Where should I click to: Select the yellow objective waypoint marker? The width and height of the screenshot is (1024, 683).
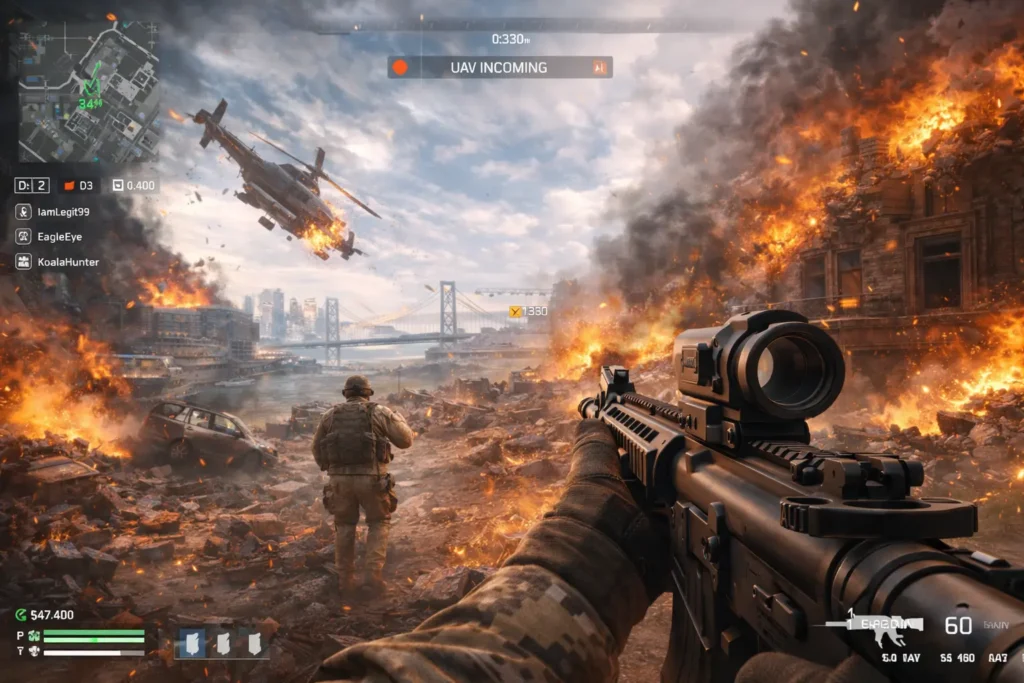tap(516, 312)
